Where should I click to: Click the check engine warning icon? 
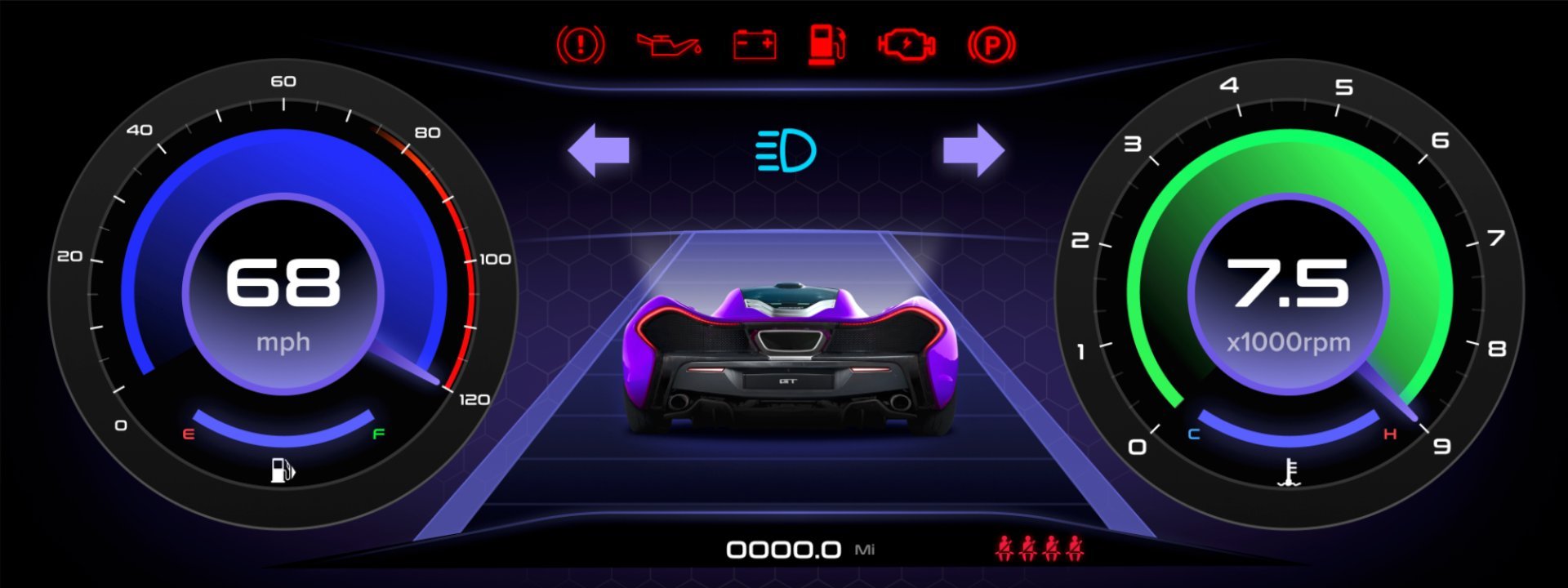906,45
